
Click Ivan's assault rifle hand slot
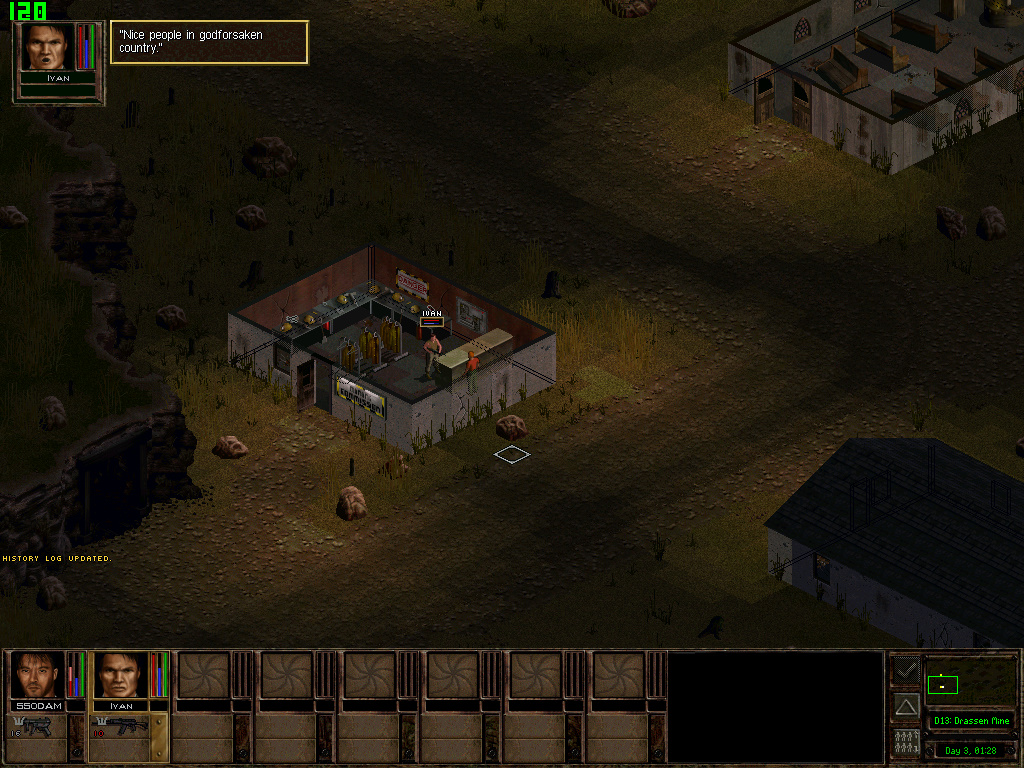(120, 728)
